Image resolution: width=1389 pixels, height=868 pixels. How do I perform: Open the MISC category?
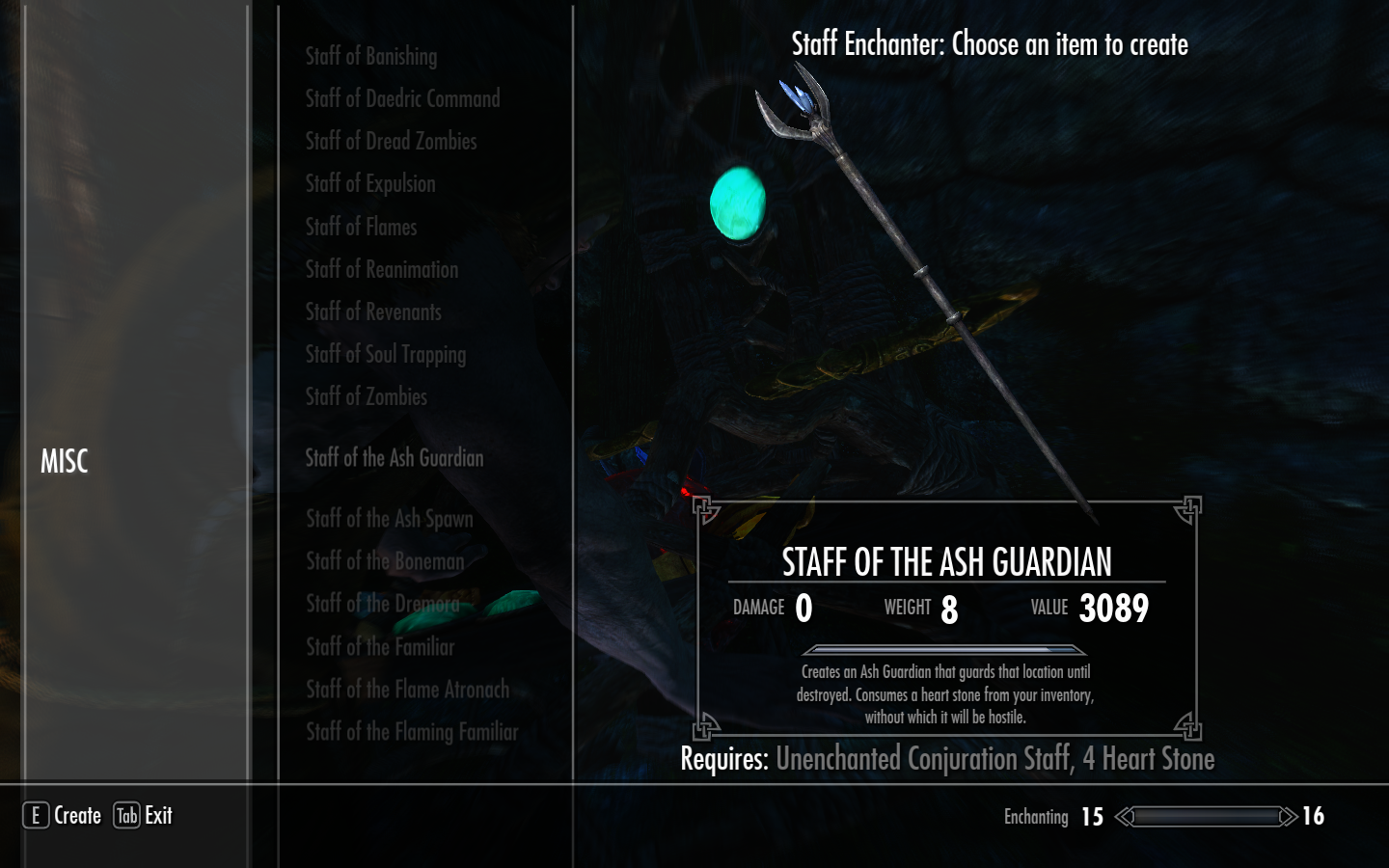pyautogui.click(x=65, y=462)
